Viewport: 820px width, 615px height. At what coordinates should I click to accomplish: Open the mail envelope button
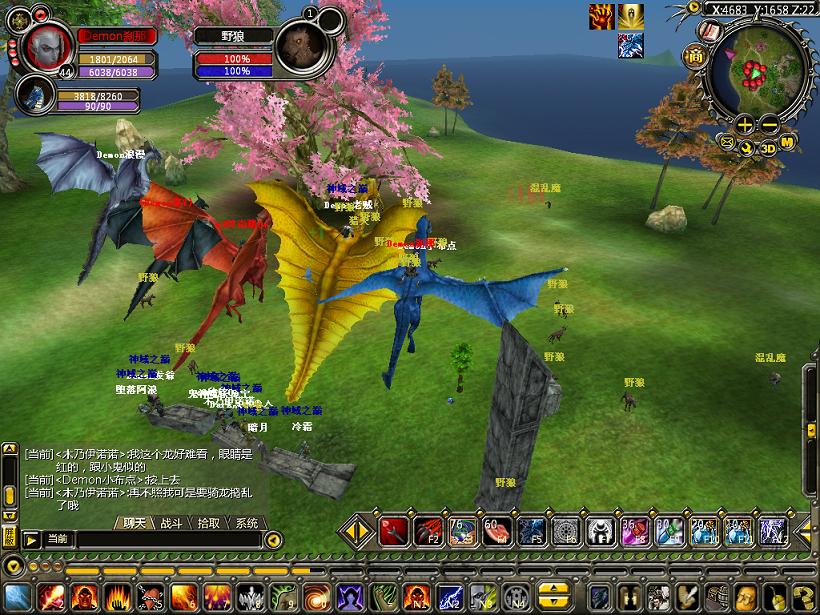(727, 143)
